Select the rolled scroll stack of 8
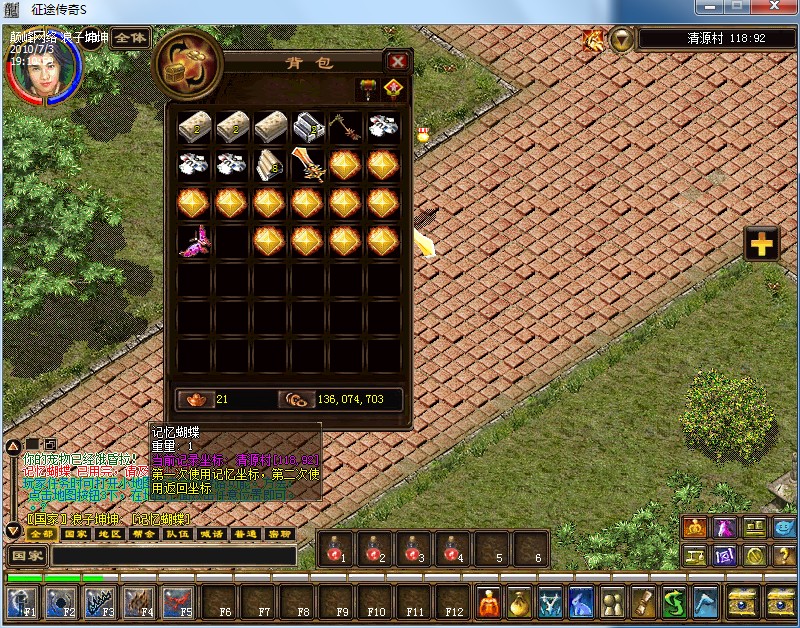The image size is (800, 628). (270, 164)
